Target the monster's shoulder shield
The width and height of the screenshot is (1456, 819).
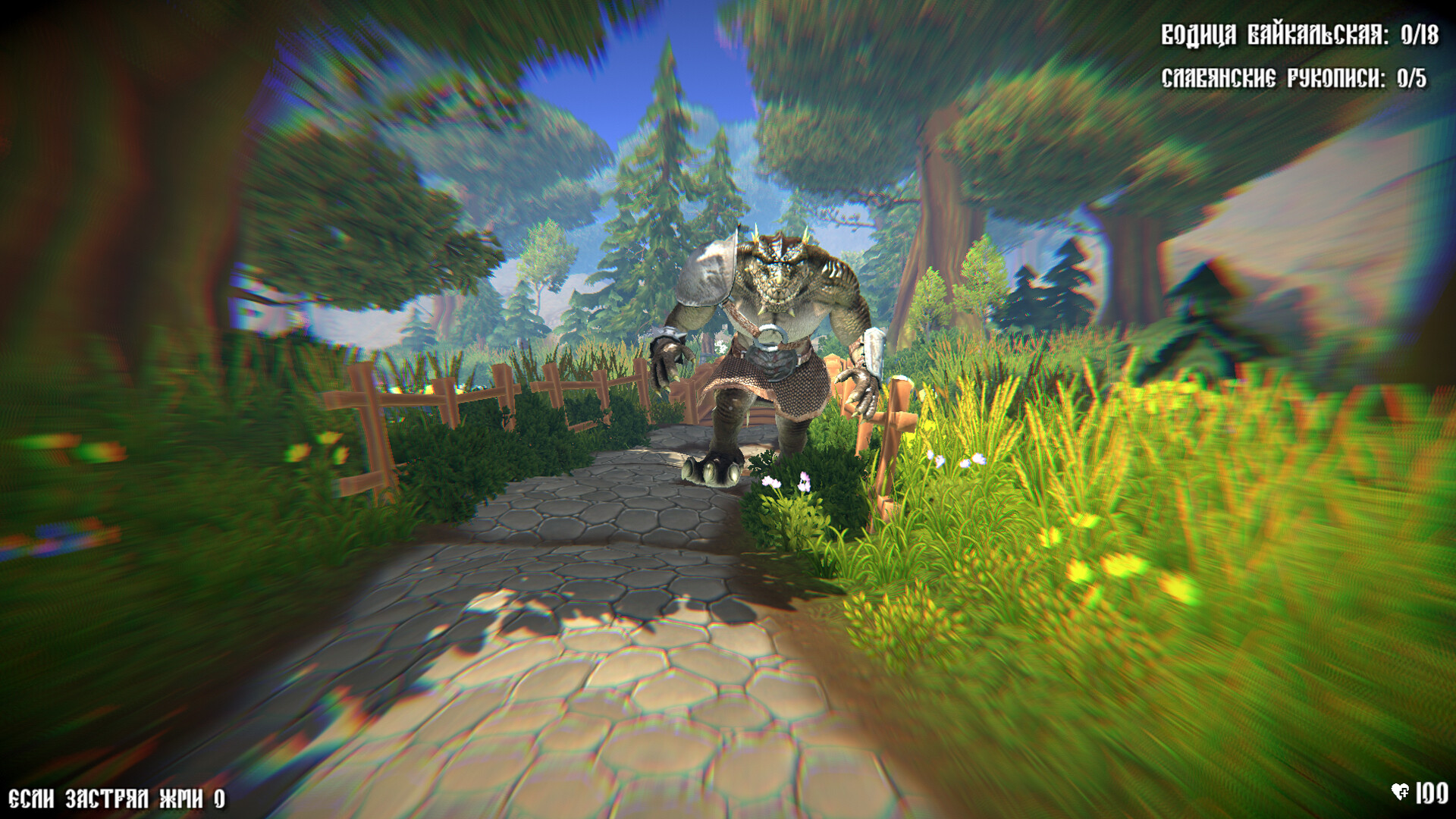[705, 273]
